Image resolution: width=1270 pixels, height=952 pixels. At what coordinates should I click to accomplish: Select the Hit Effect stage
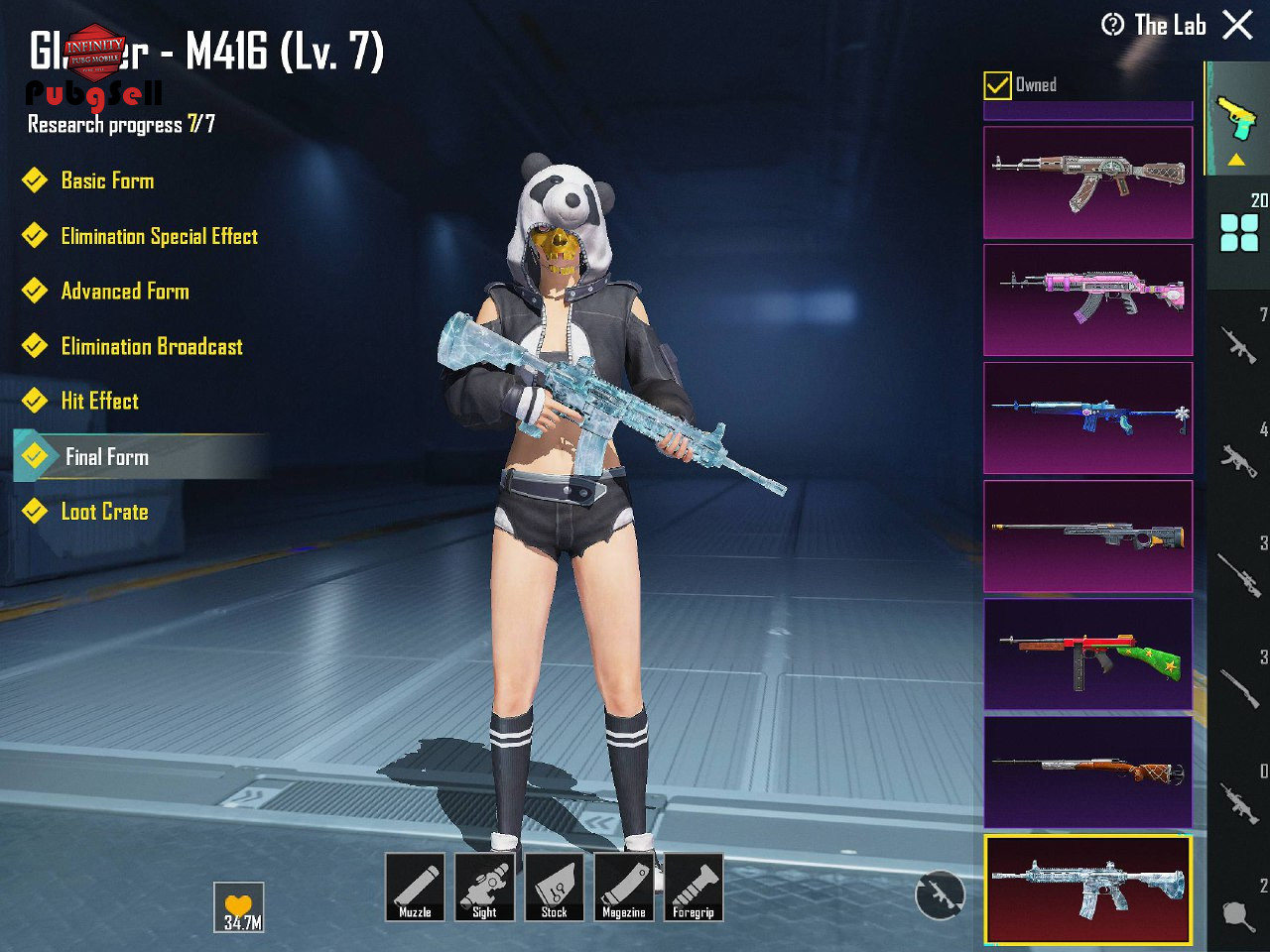pos(99,401)
